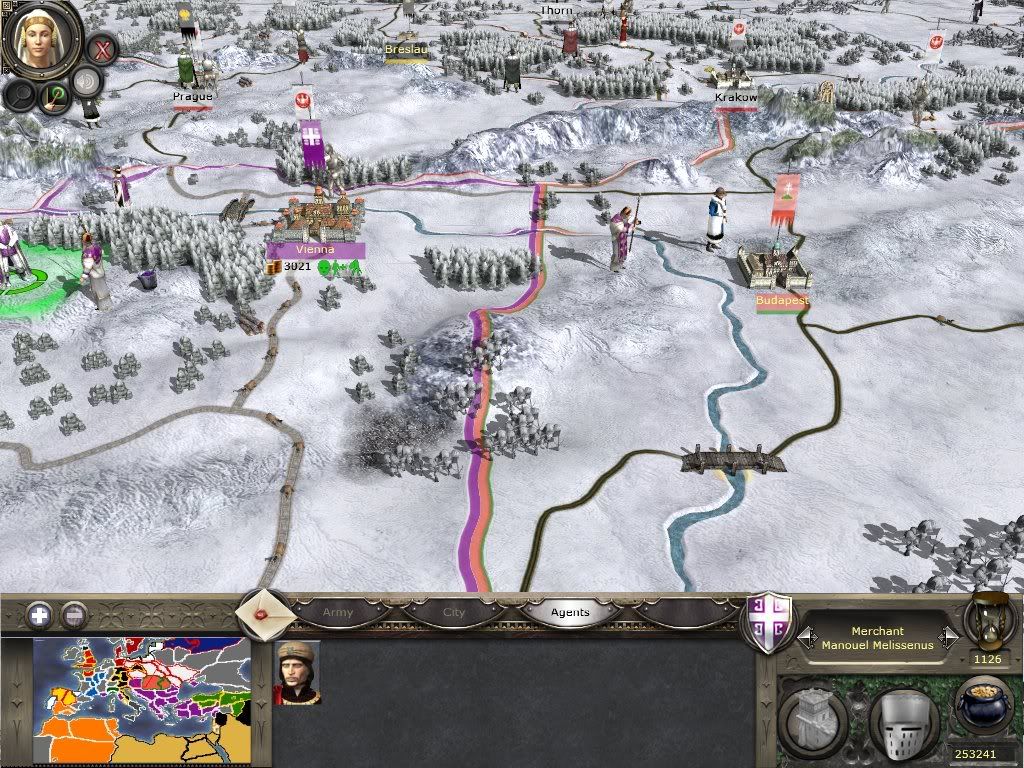Select the merchant portrait card
The width and height of the screenshot is (1024, 768).
click(297, 672)
